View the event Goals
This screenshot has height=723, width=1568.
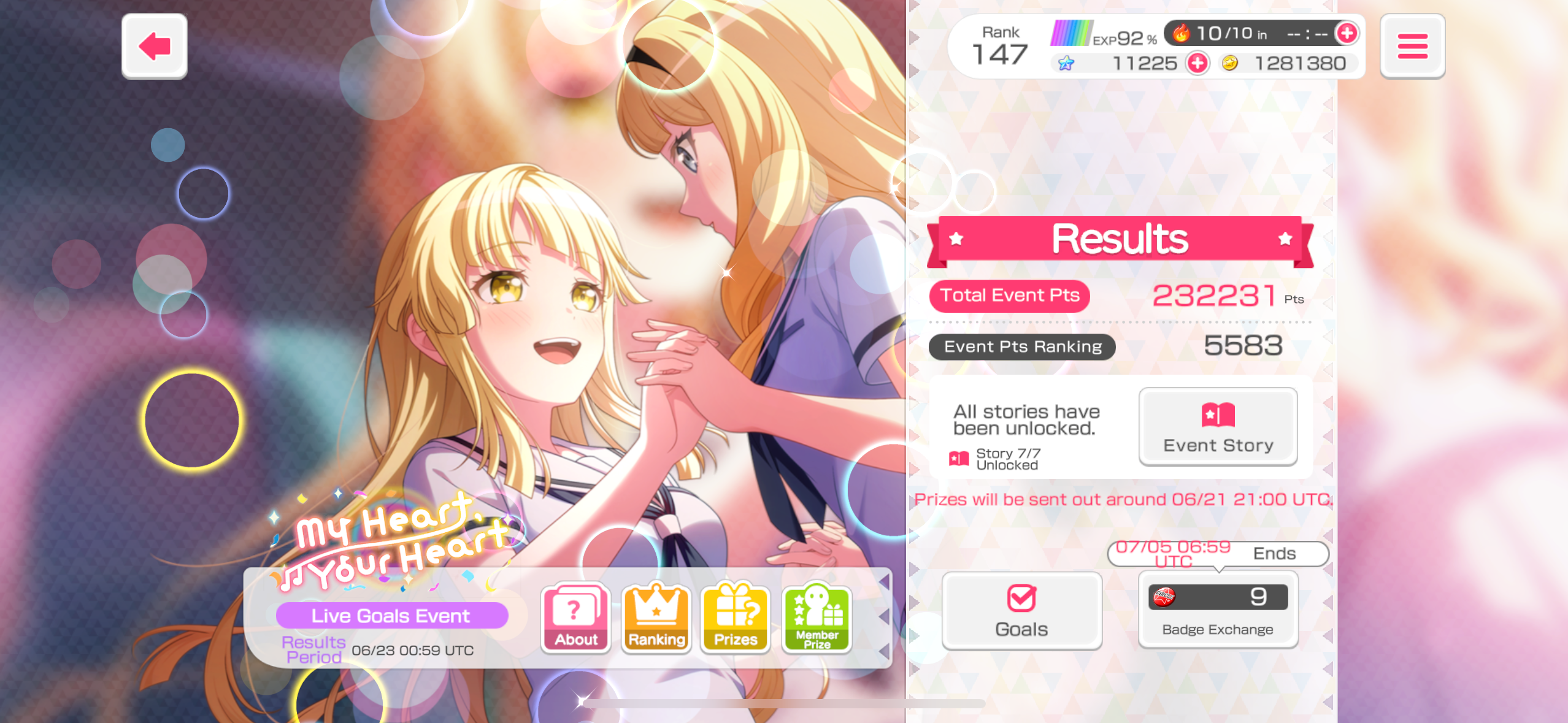click(1021, 611)
